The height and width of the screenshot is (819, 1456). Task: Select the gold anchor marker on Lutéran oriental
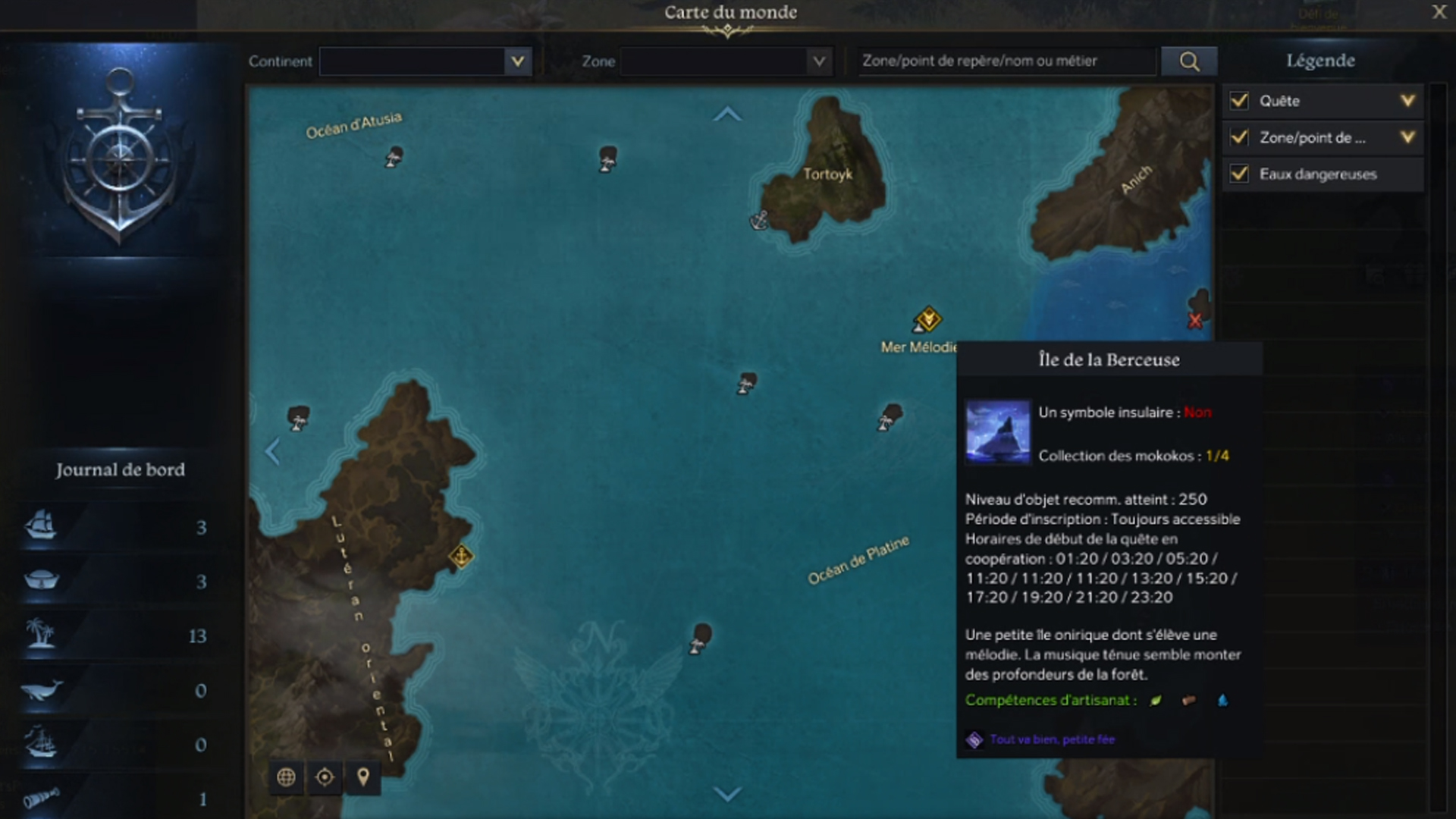click(x=461, y=557)
